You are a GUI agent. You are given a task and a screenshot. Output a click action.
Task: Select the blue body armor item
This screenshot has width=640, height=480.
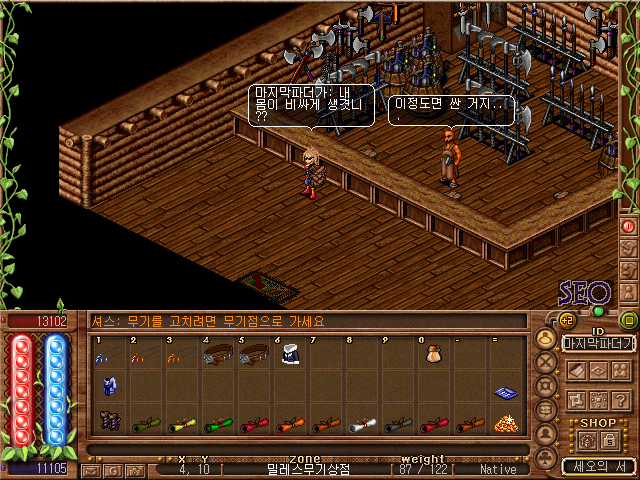[108, 385]
